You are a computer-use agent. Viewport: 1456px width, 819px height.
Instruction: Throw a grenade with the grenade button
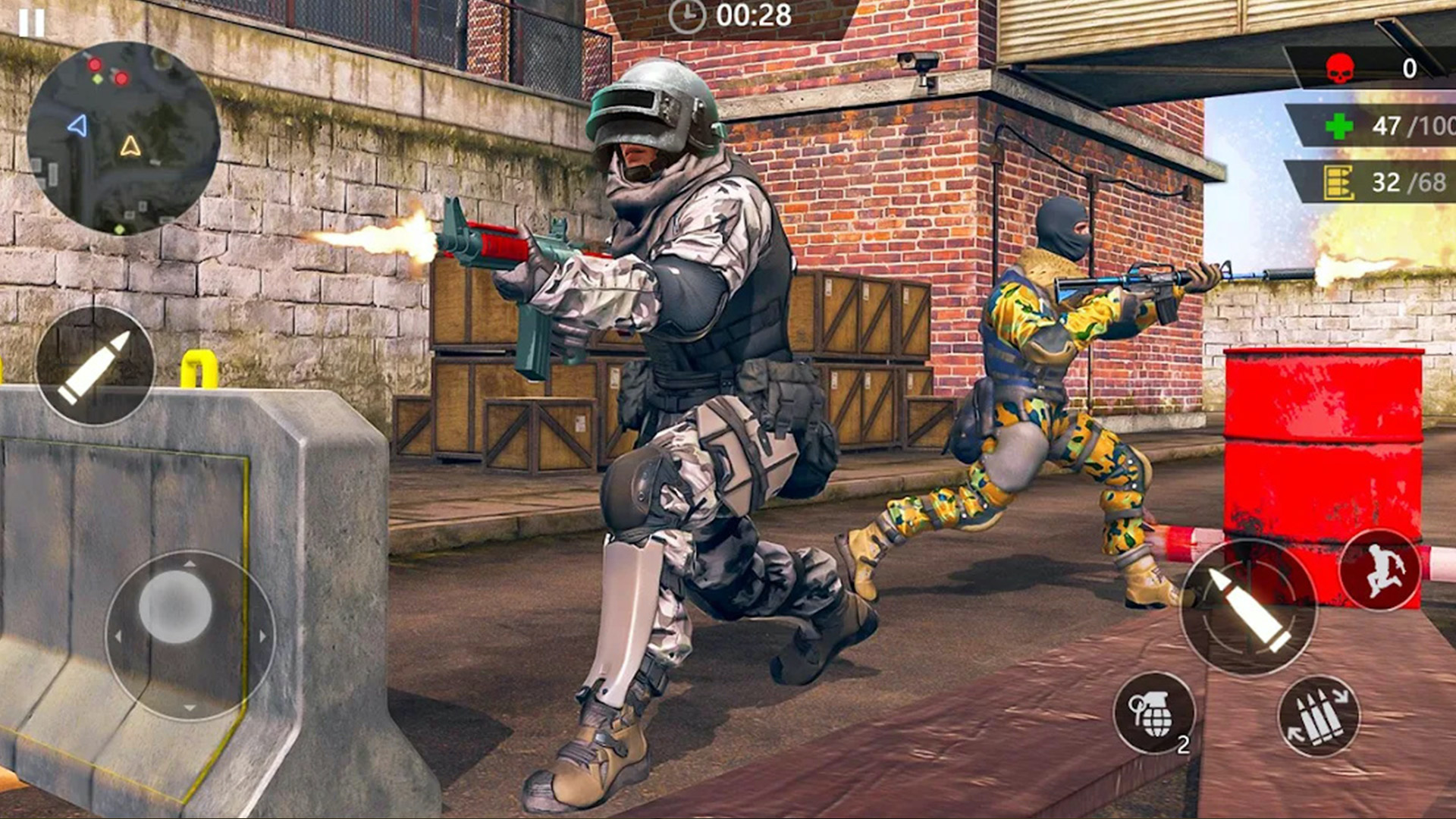point(1153,713)
